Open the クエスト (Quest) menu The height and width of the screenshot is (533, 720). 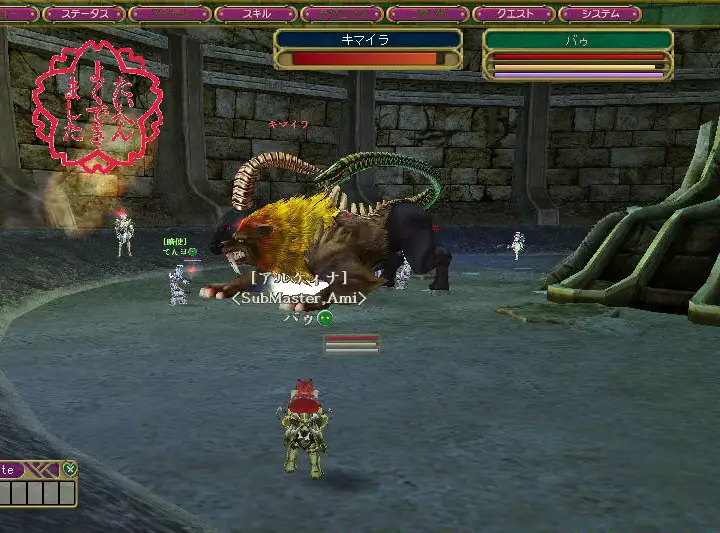(513, 14)
